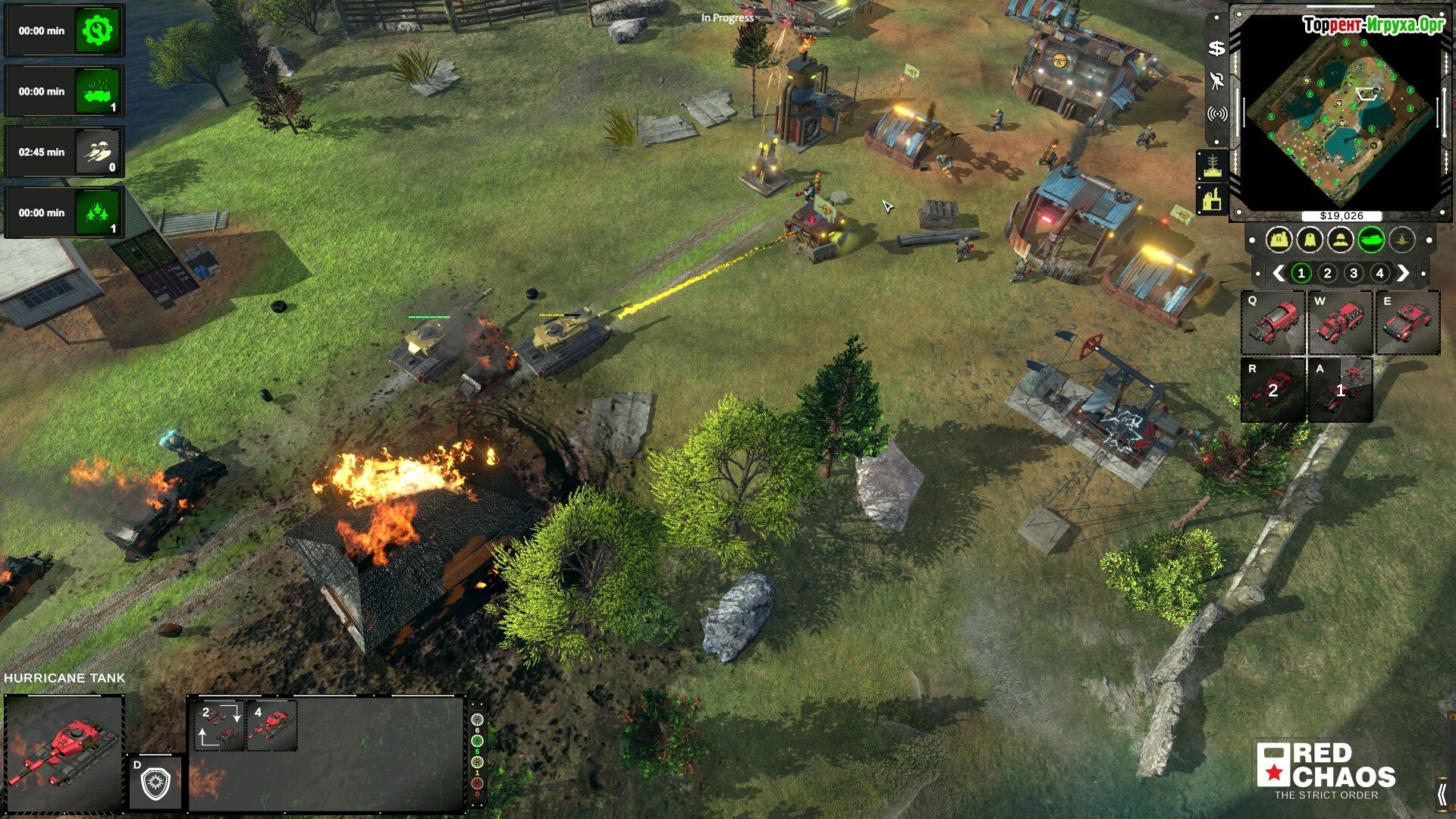The height and width of the screenshot is (819, 1456).
Task: Launch the artillery barrage support power
Action: (x=97, y=92)
